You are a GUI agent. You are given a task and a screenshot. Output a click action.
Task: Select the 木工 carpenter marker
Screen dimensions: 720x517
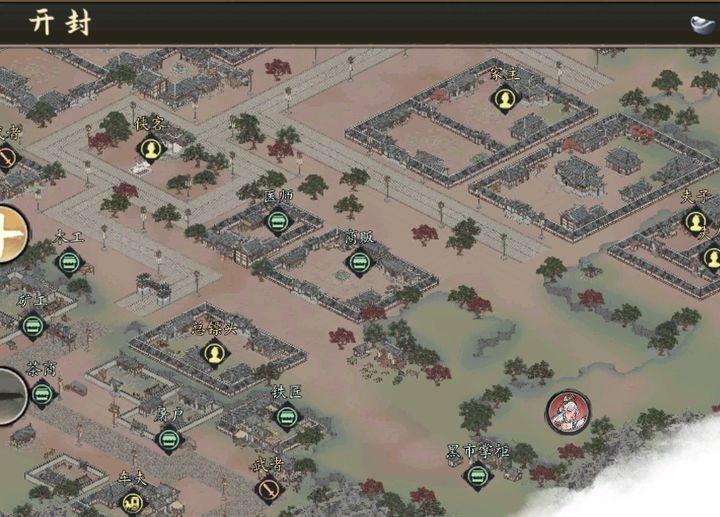click(x=69, y=263)
